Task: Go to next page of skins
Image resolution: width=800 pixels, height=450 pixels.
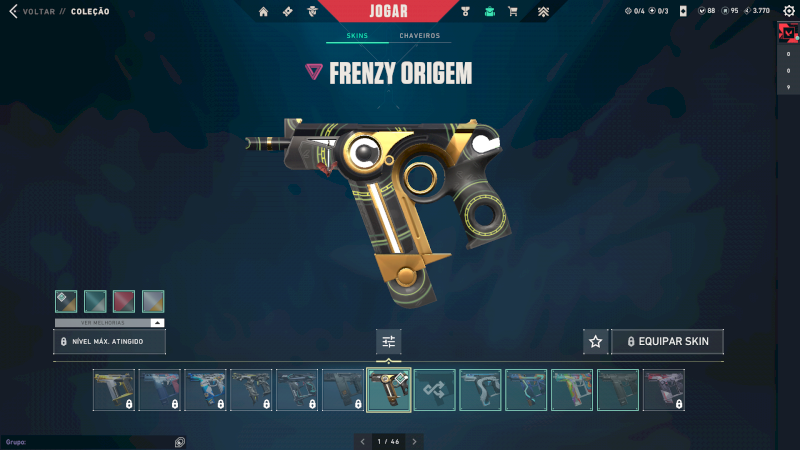Action: click(x=415, y=441)
